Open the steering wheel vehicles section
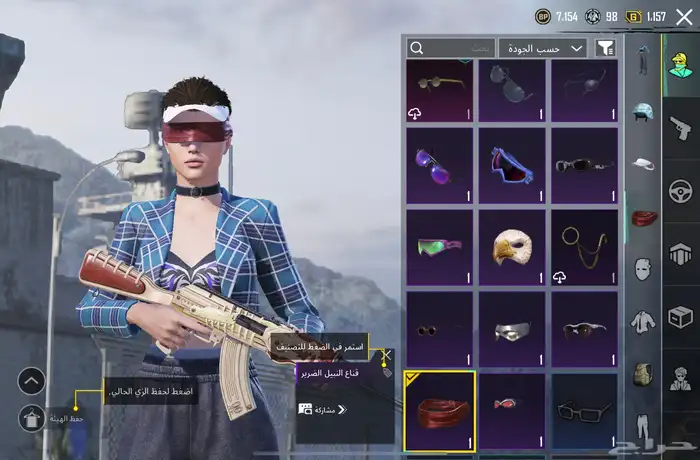The height and width of the screenshot is (460, 700). click(681, 190)
